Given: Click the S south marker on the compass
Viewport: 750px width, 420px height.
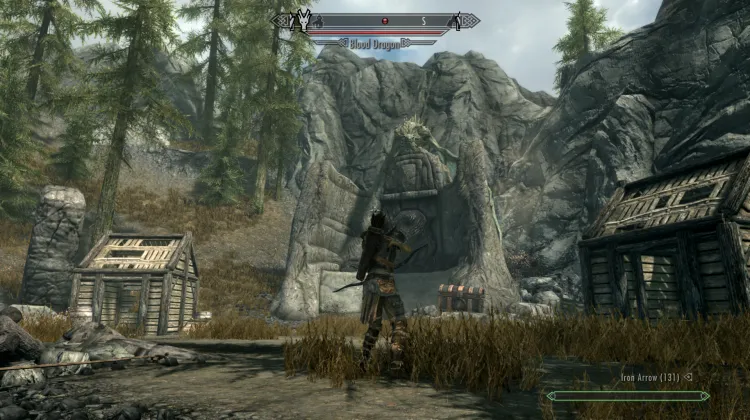Looking at the screenshot, I should 424,20.
